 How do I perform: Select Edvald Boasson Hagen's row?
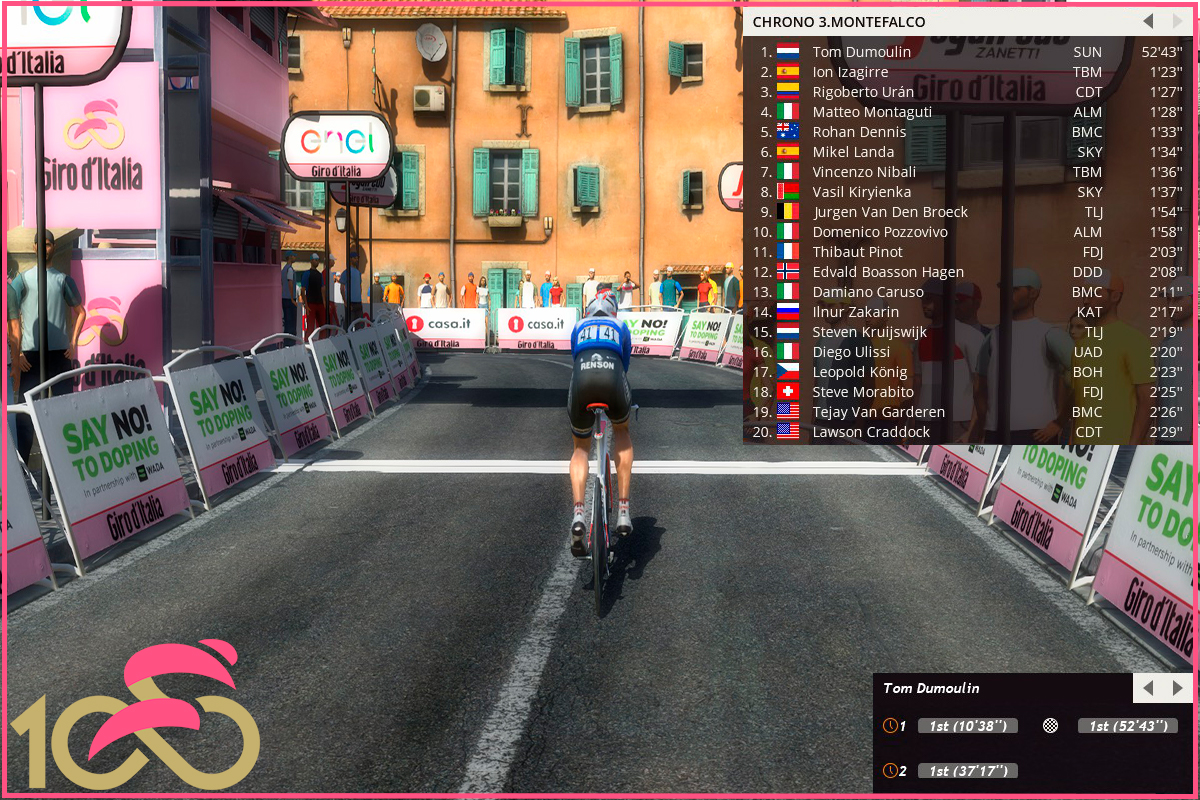point(888,272)
